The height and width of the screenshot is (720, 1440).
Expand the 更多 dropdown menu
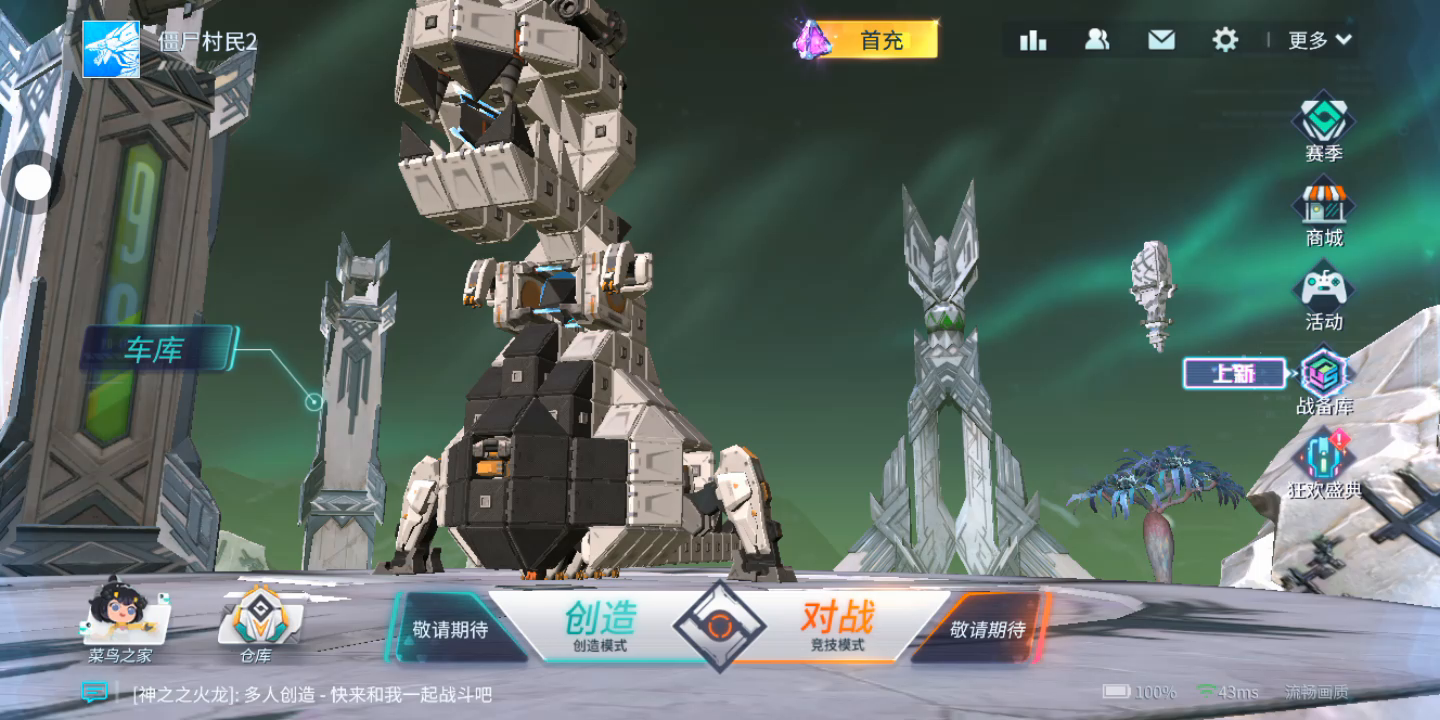coord(1319,40)
